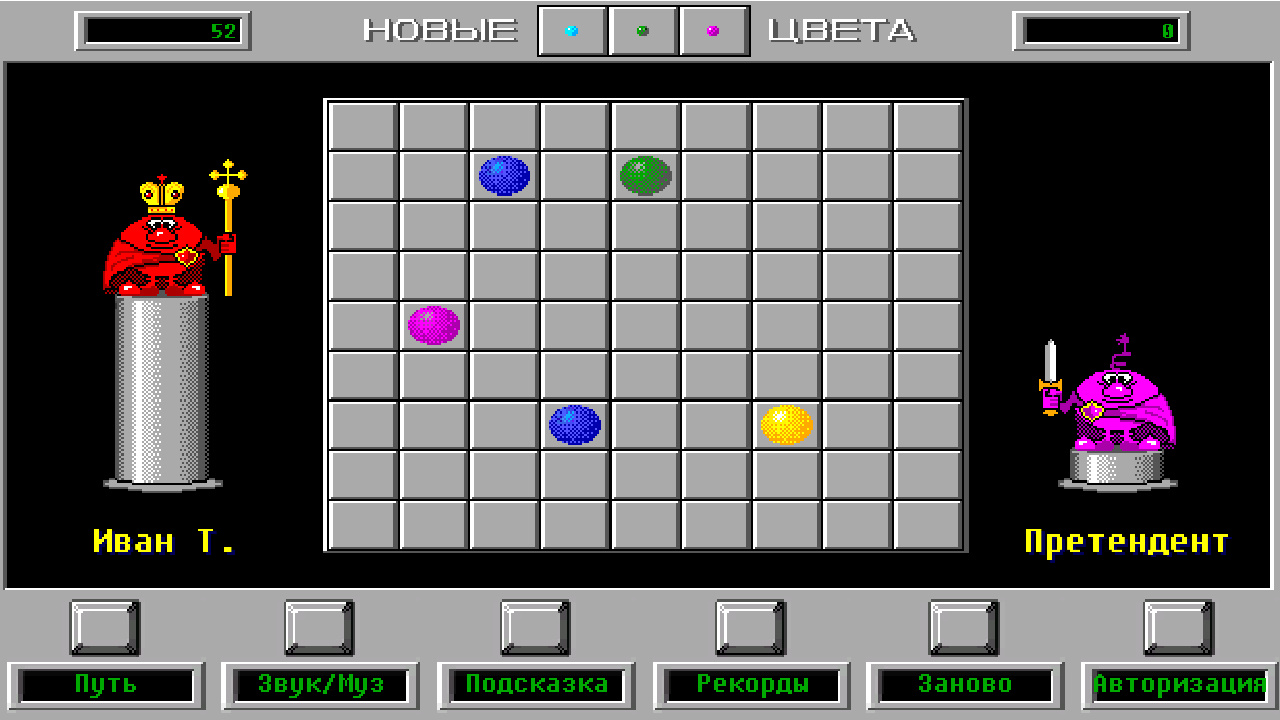This screenshot has height=720, width=1280.
Task: Click the blue ball in the board's top area
Action: [505, 177]
